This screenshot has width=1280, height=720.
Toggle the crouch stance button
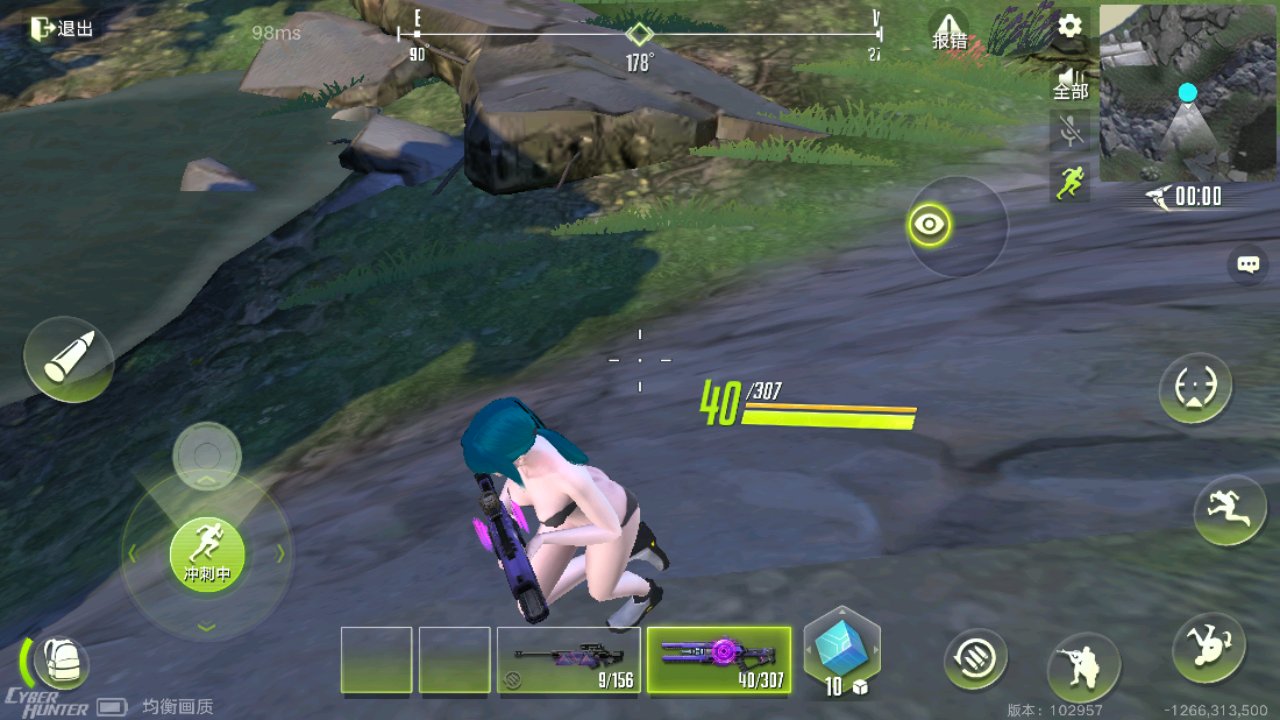point(1083,667)
